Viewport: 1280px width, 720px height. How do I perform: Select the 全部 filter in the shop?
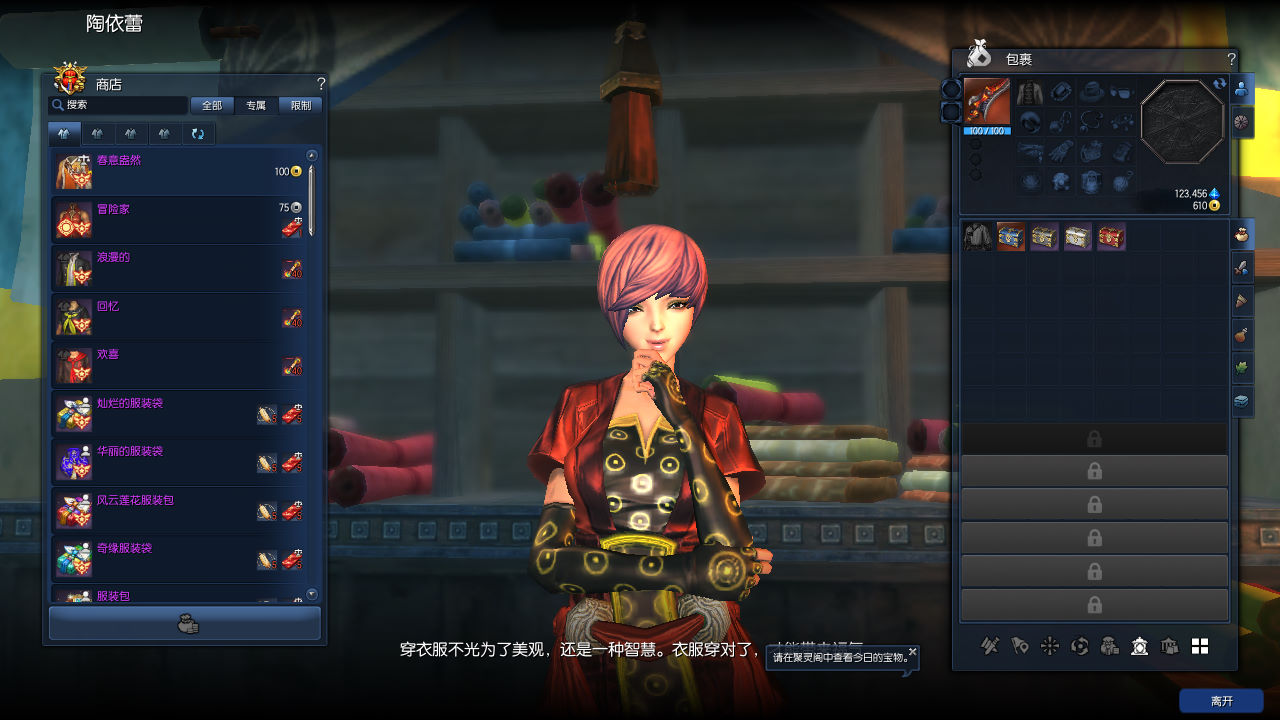point(212,105)
